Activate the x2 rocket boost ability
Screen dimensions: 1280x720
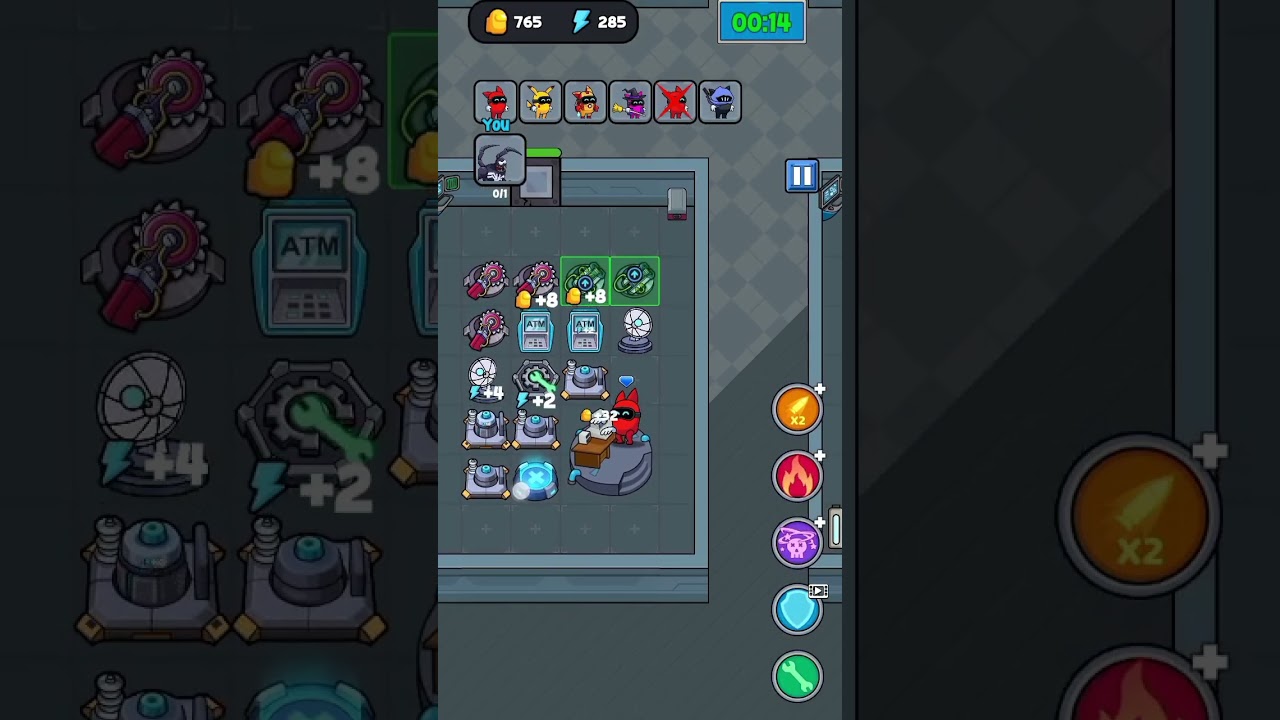click(797, 410)
